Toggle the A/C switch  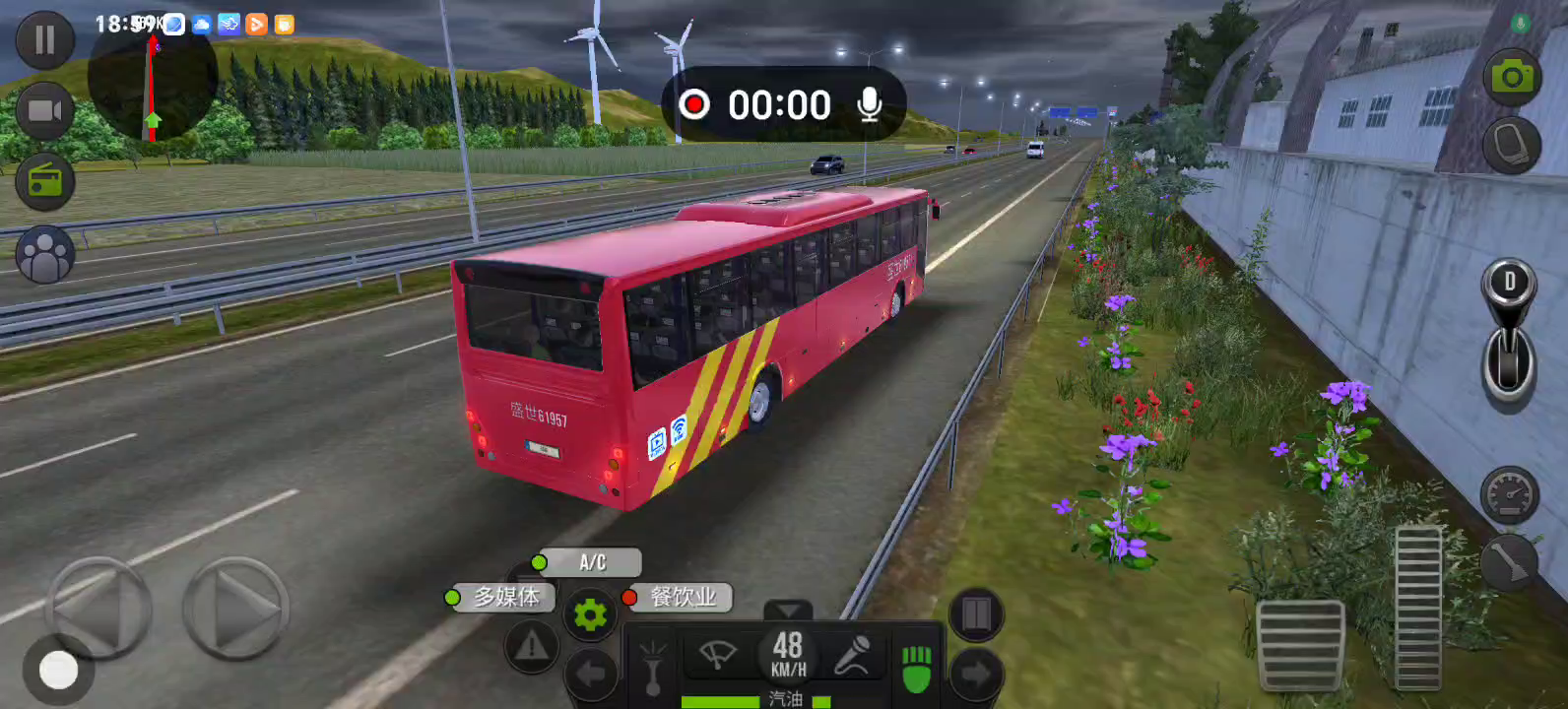591,562
